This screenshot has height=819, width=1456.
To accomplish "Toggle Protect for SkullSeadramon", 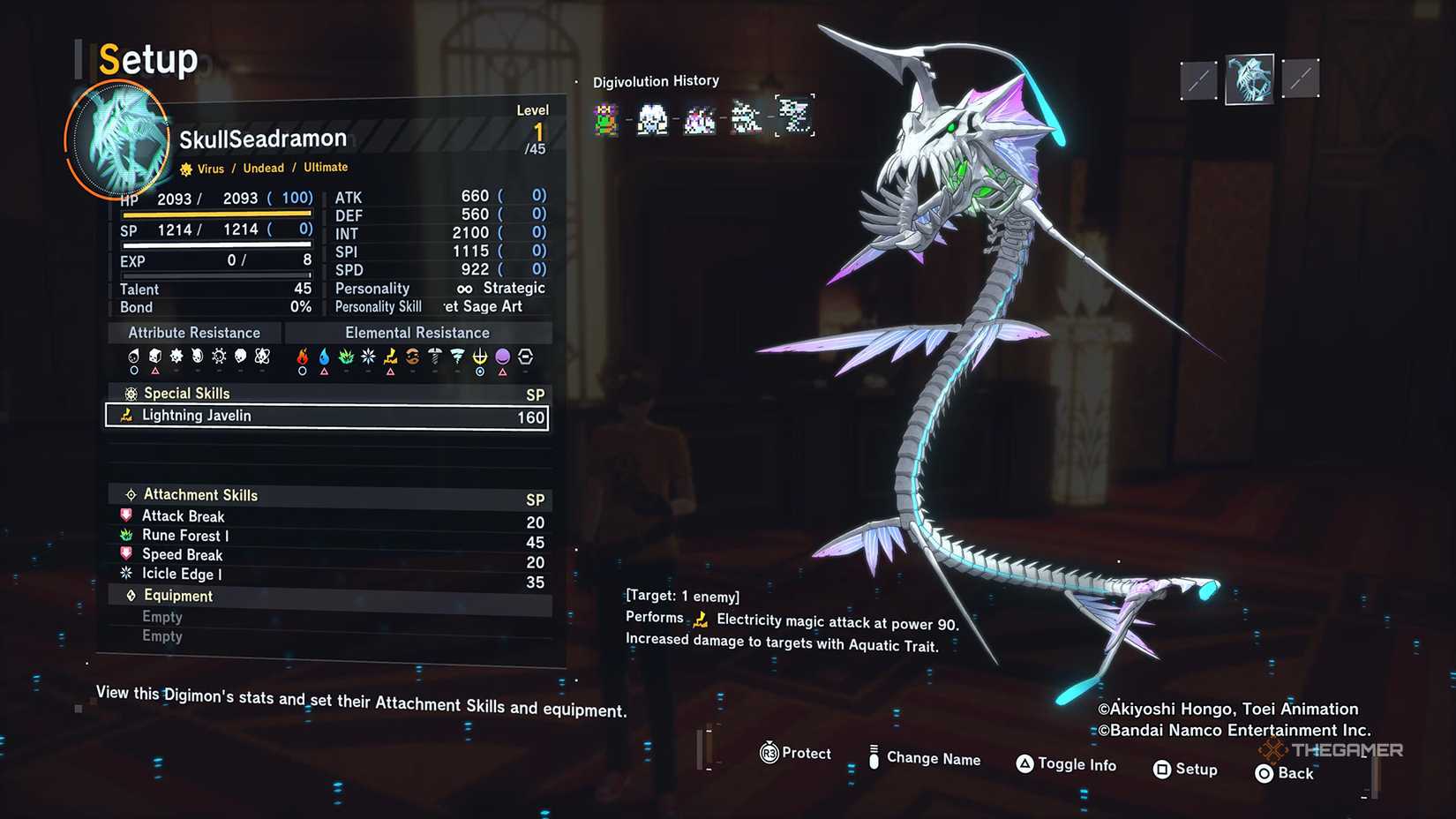I will 795,754.
